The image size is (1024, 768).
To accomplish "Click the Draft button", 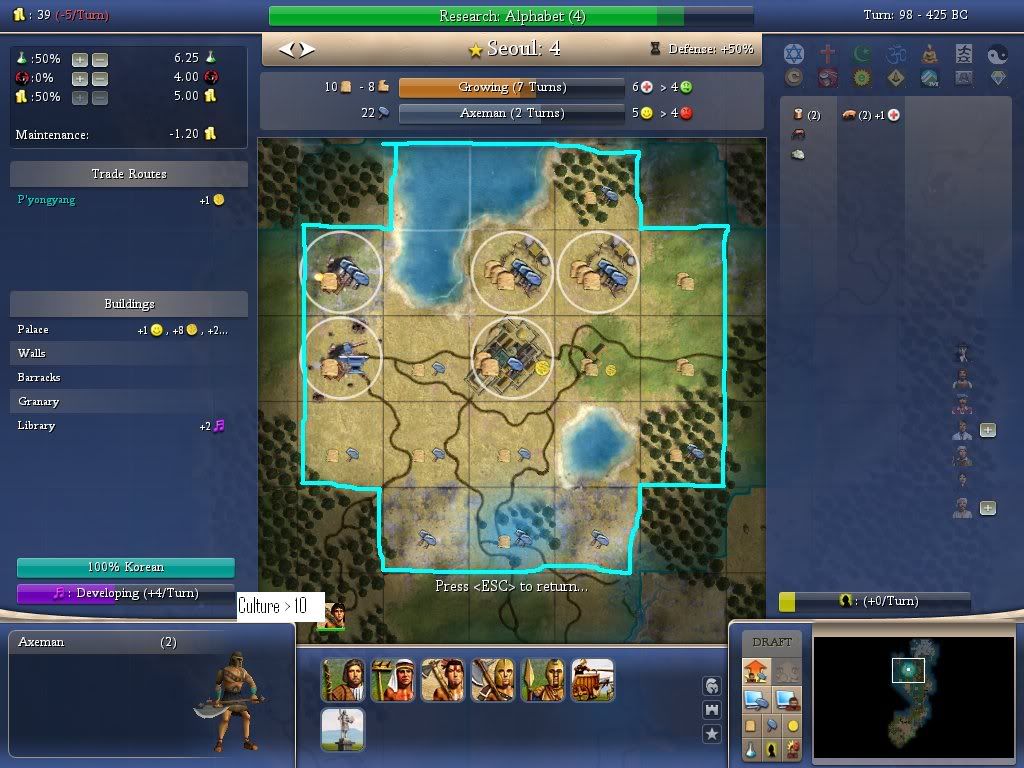I will click(x=771, y=642).
